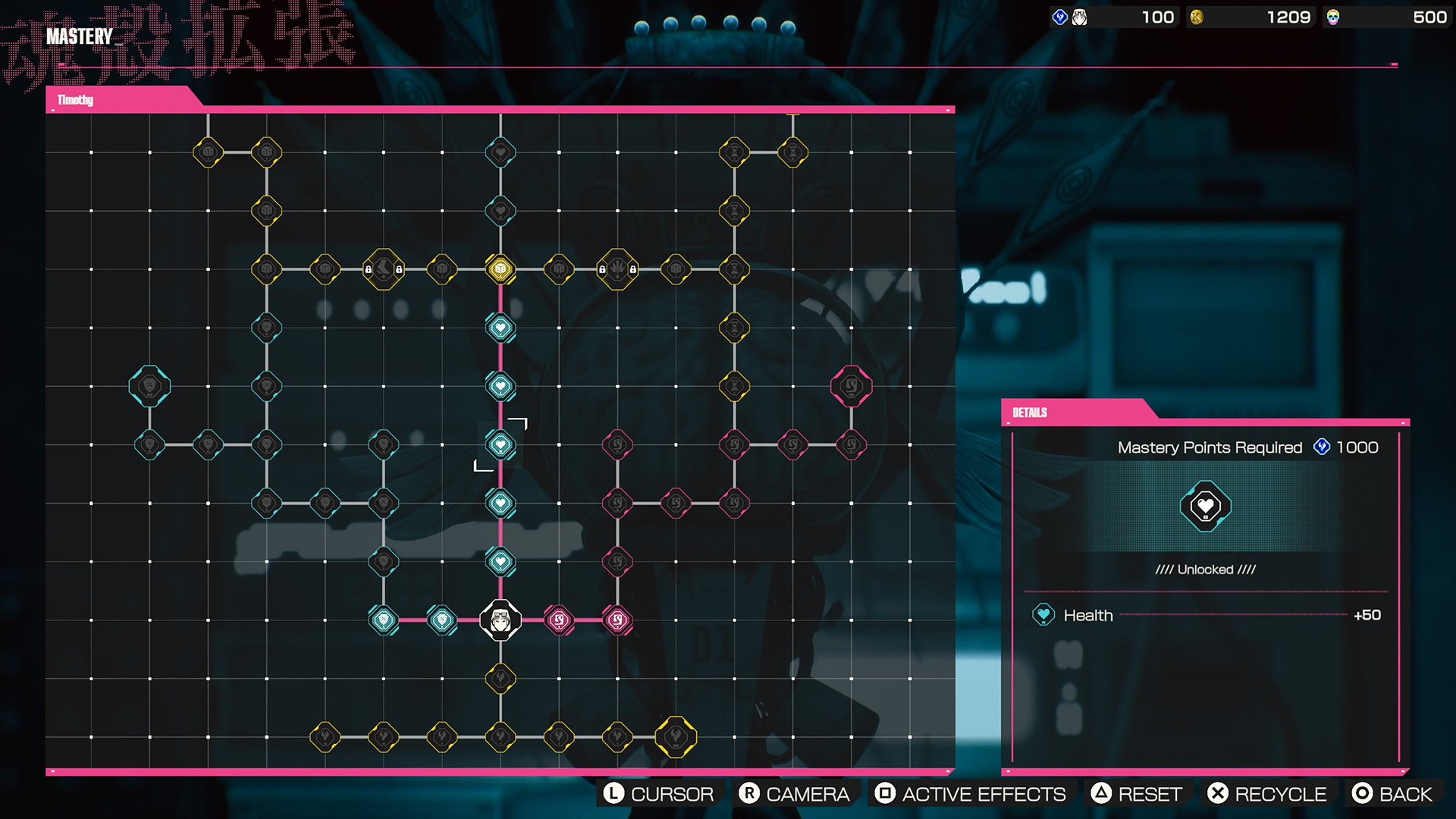Select the lit cyan node beside portrait
The height and width of the screenshot is (819, 1456).
(442, 620)
